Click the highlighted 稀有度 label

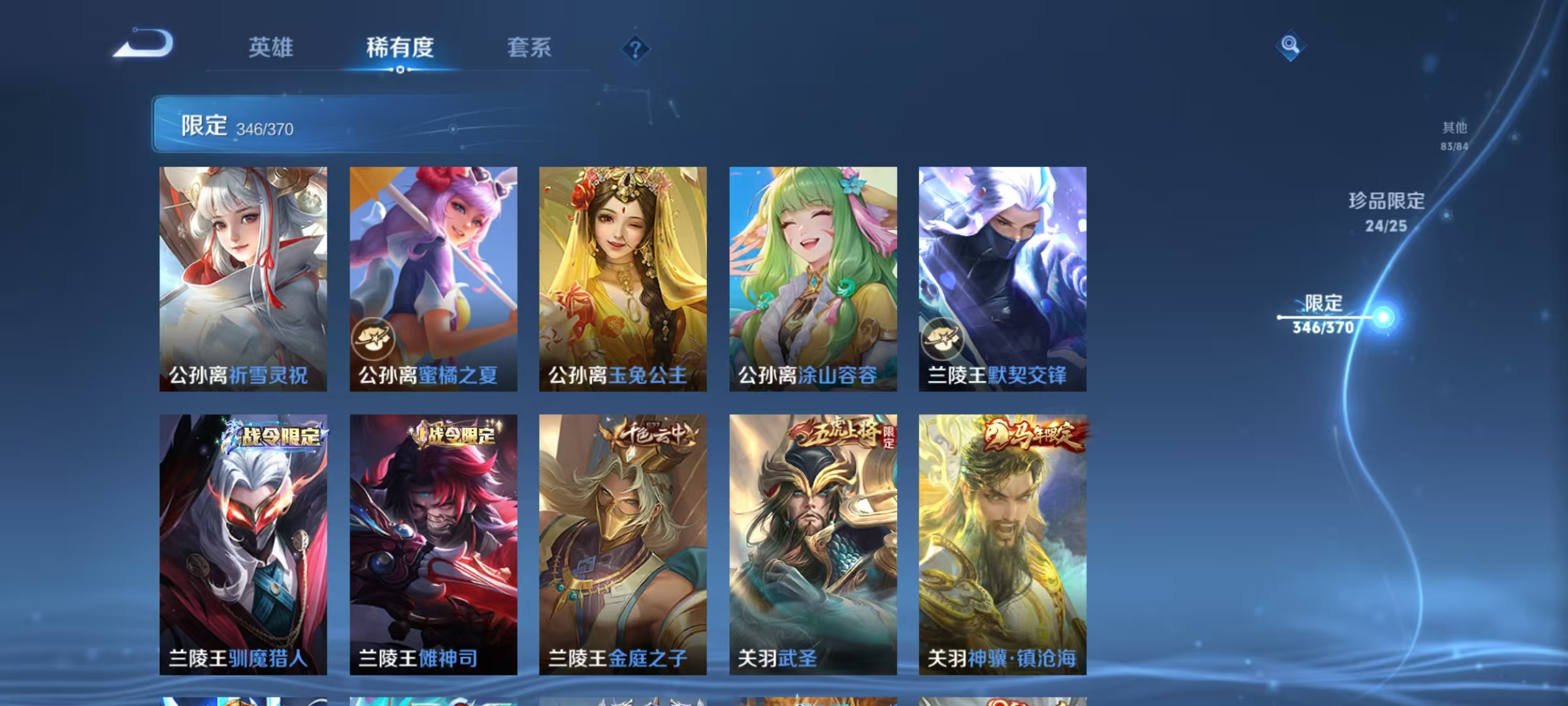(x=399, y=47)
